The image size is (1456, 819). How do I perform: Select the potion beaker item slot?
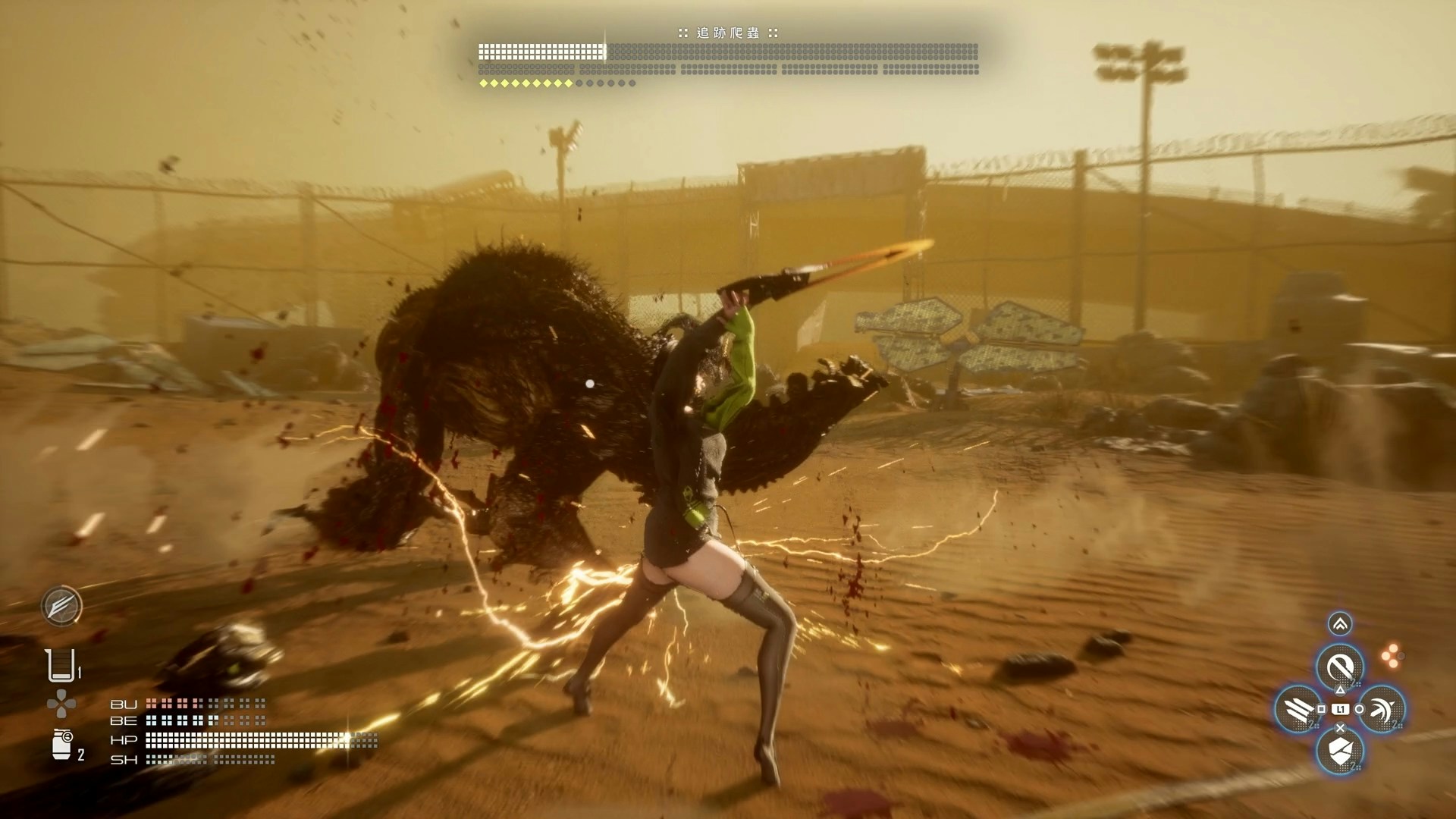click(60, 666)
